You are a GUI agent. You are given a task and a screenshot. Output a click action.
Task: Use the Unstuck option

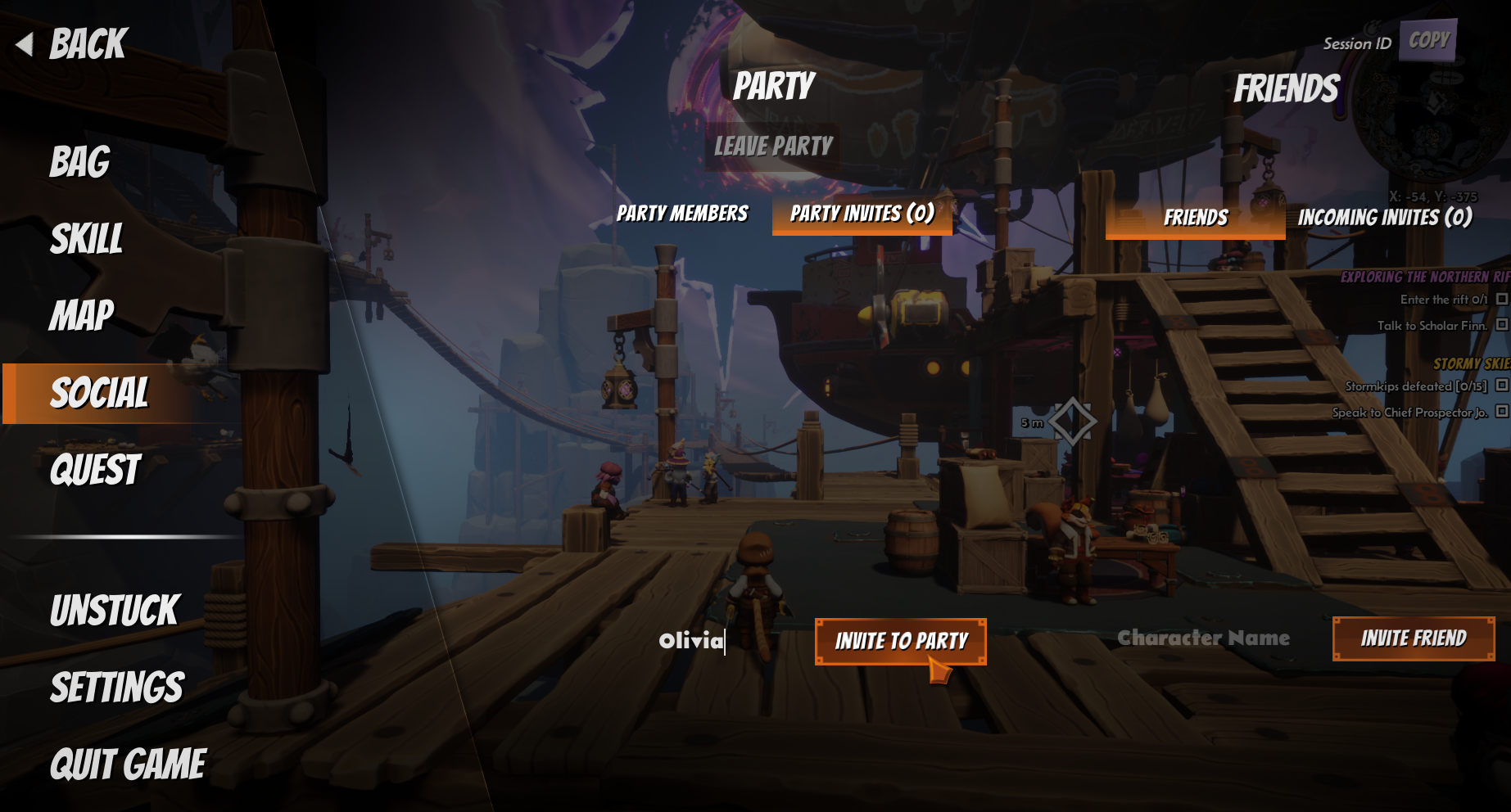115,611
